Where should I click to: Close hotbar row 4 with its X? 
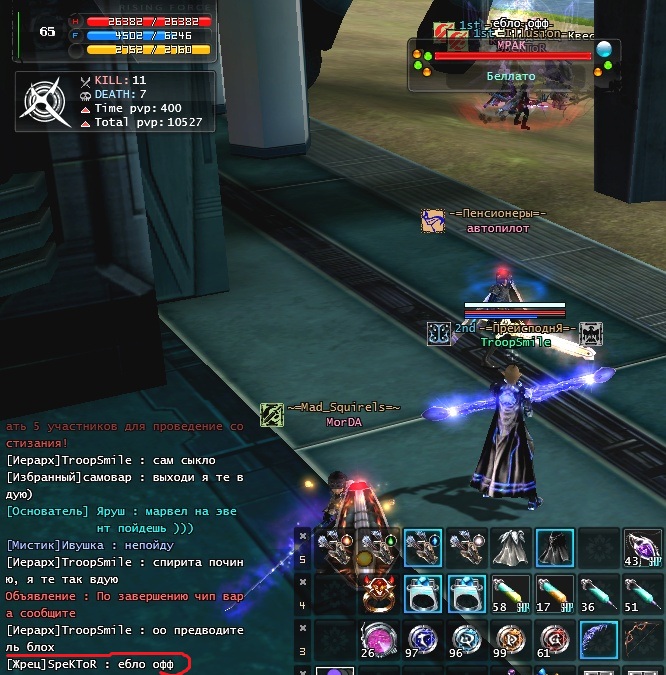pyautogui.click(x=303, y=580)
